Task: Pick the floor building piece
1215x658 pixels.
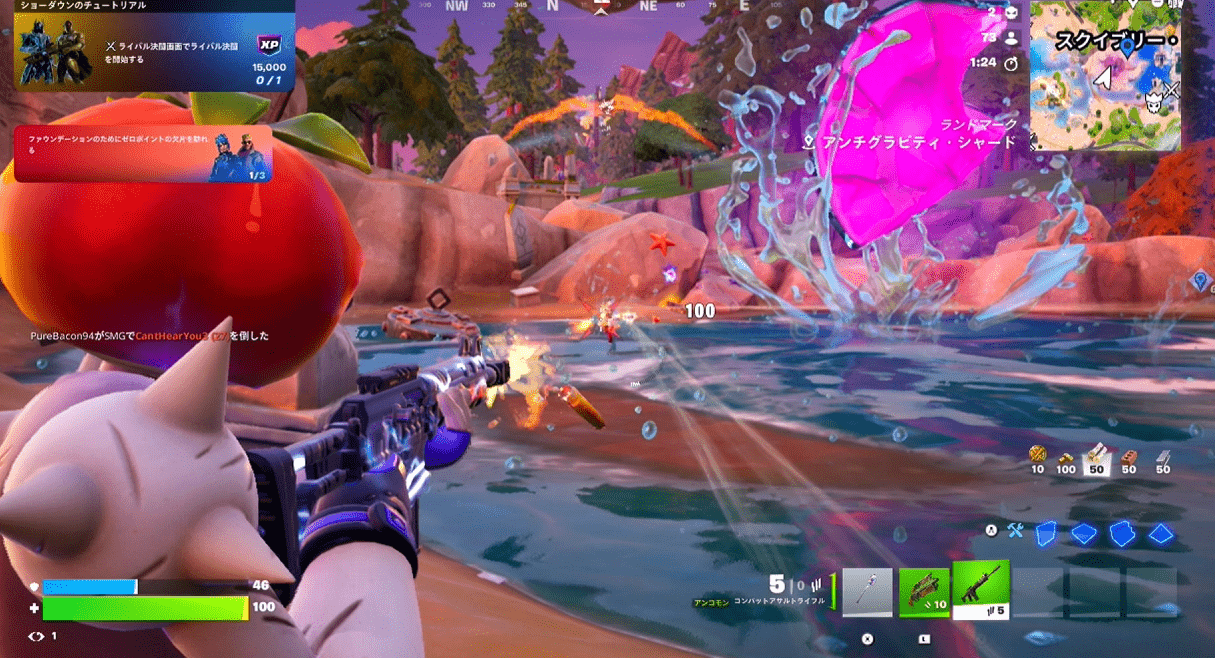Action: click(x=1083, y=533)
